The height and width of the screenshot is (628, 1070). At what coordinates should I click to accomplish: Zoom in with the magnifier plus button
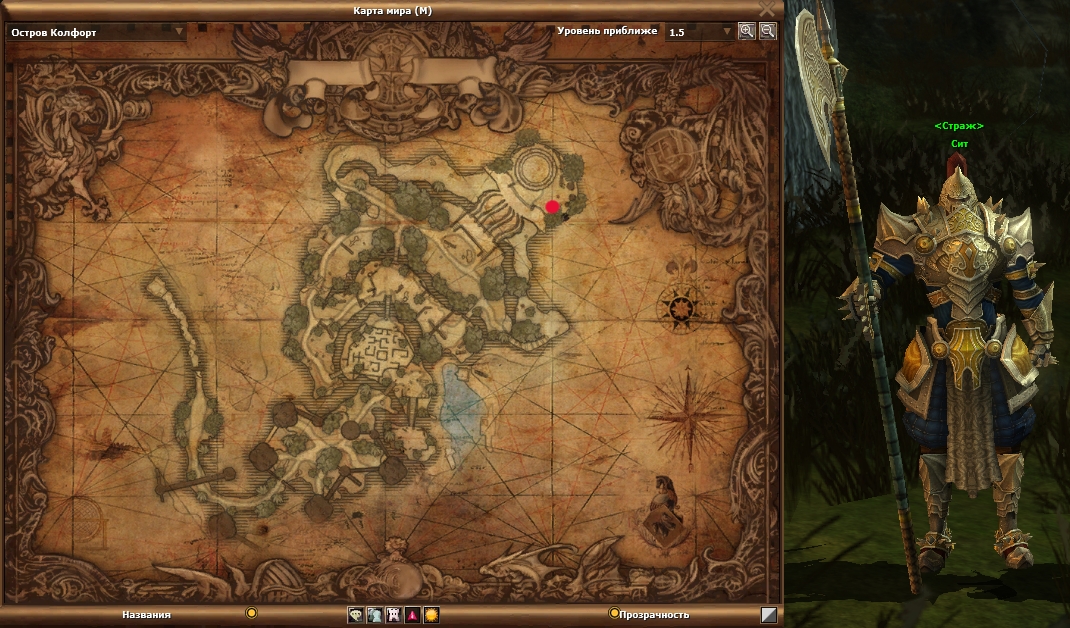click(746, 31)
